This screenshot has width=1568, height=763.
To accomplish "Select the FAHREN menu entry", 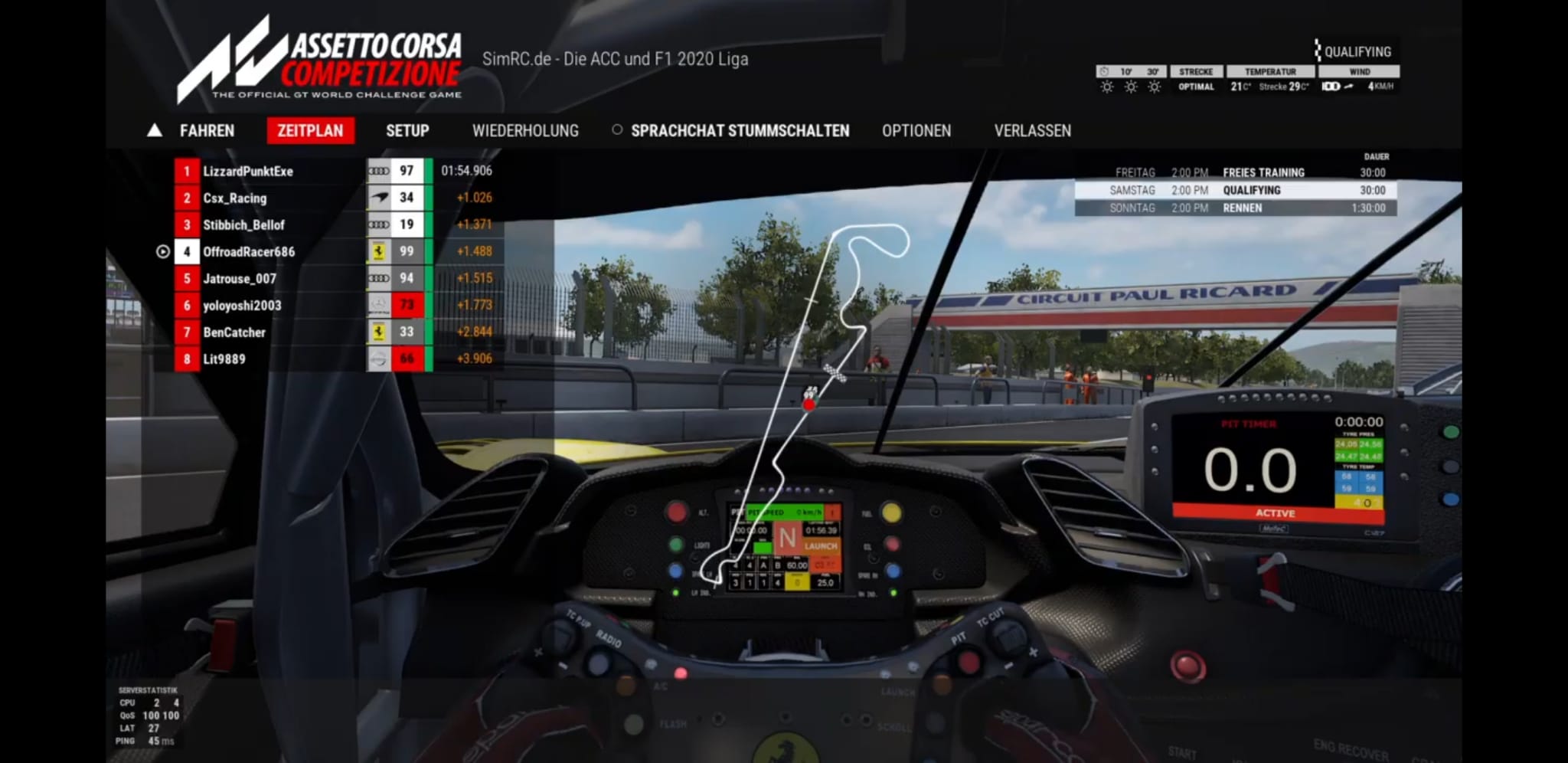I will pos(207,131).
